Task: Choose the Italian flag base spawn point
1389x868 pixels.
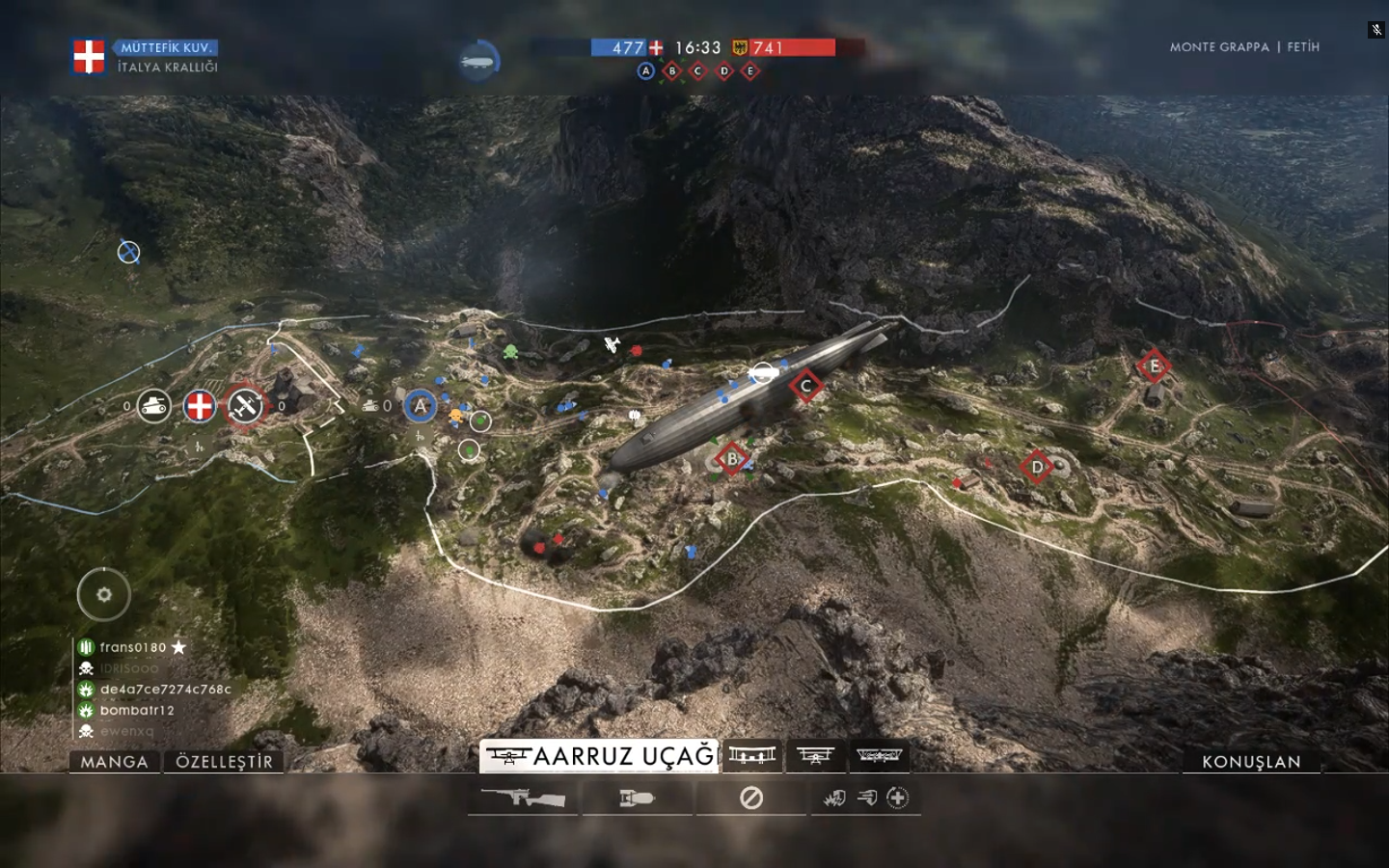Action: click(x=200, y=406)
